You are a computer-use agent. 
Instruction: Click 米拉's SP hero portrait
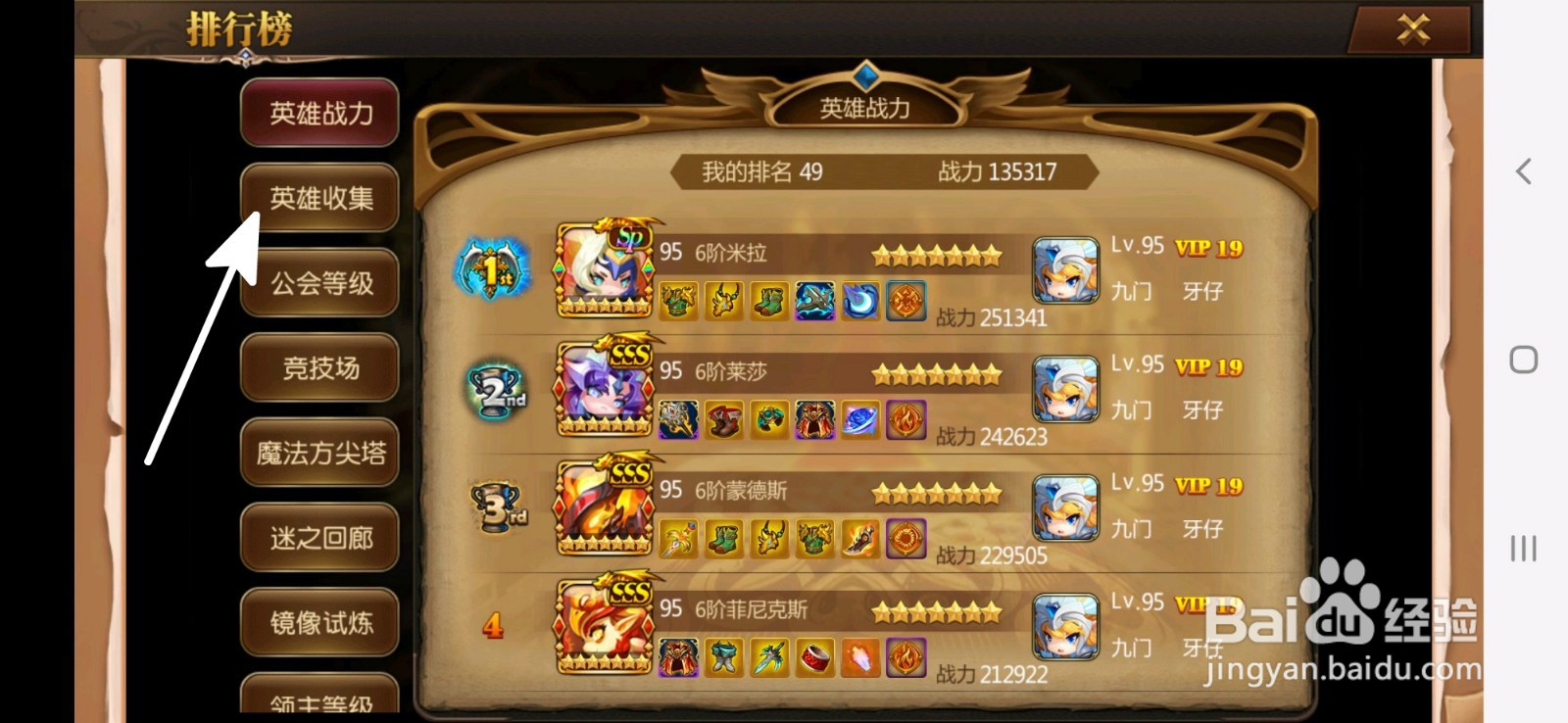coord(601,271)
